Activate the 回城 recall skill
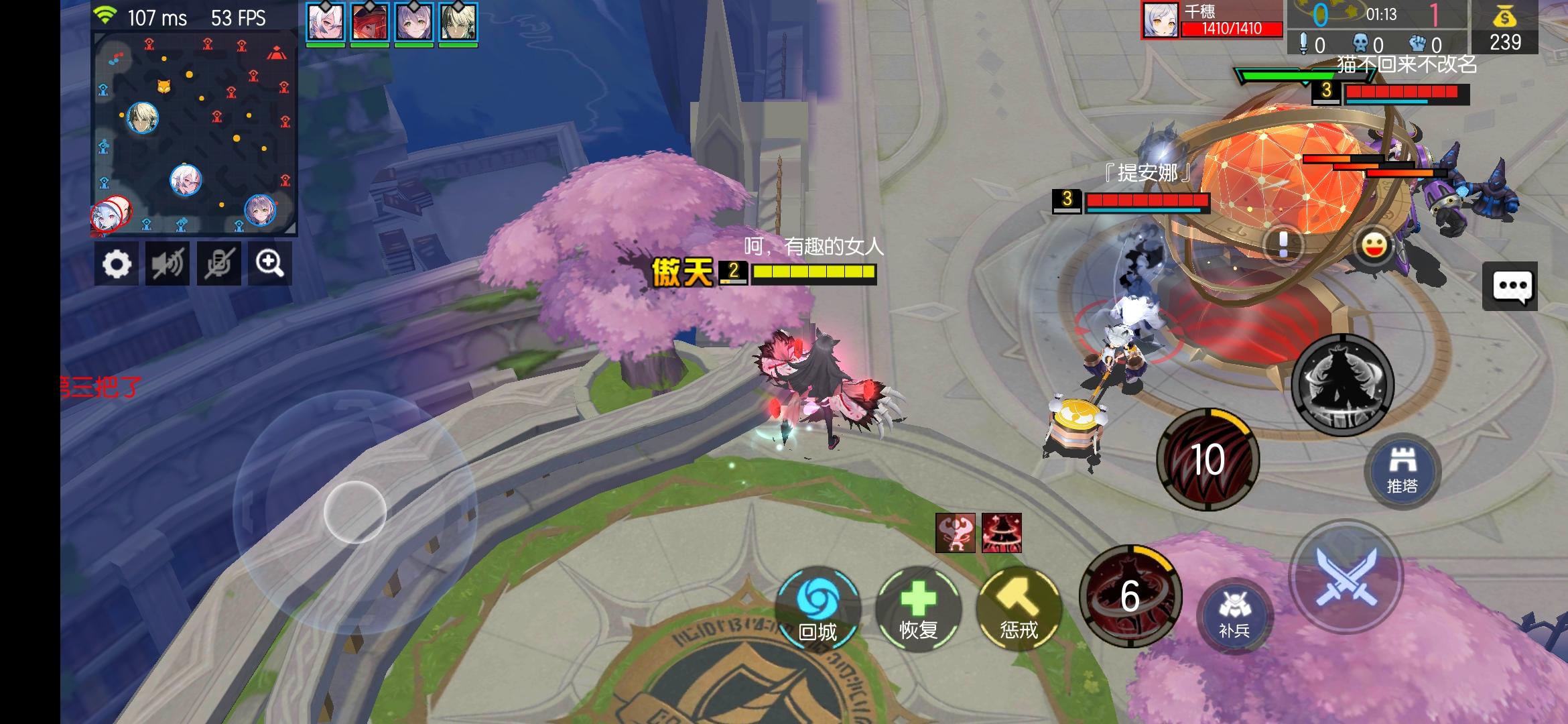1568x724 pixels. pyautogui.click(x=819, y=609)
